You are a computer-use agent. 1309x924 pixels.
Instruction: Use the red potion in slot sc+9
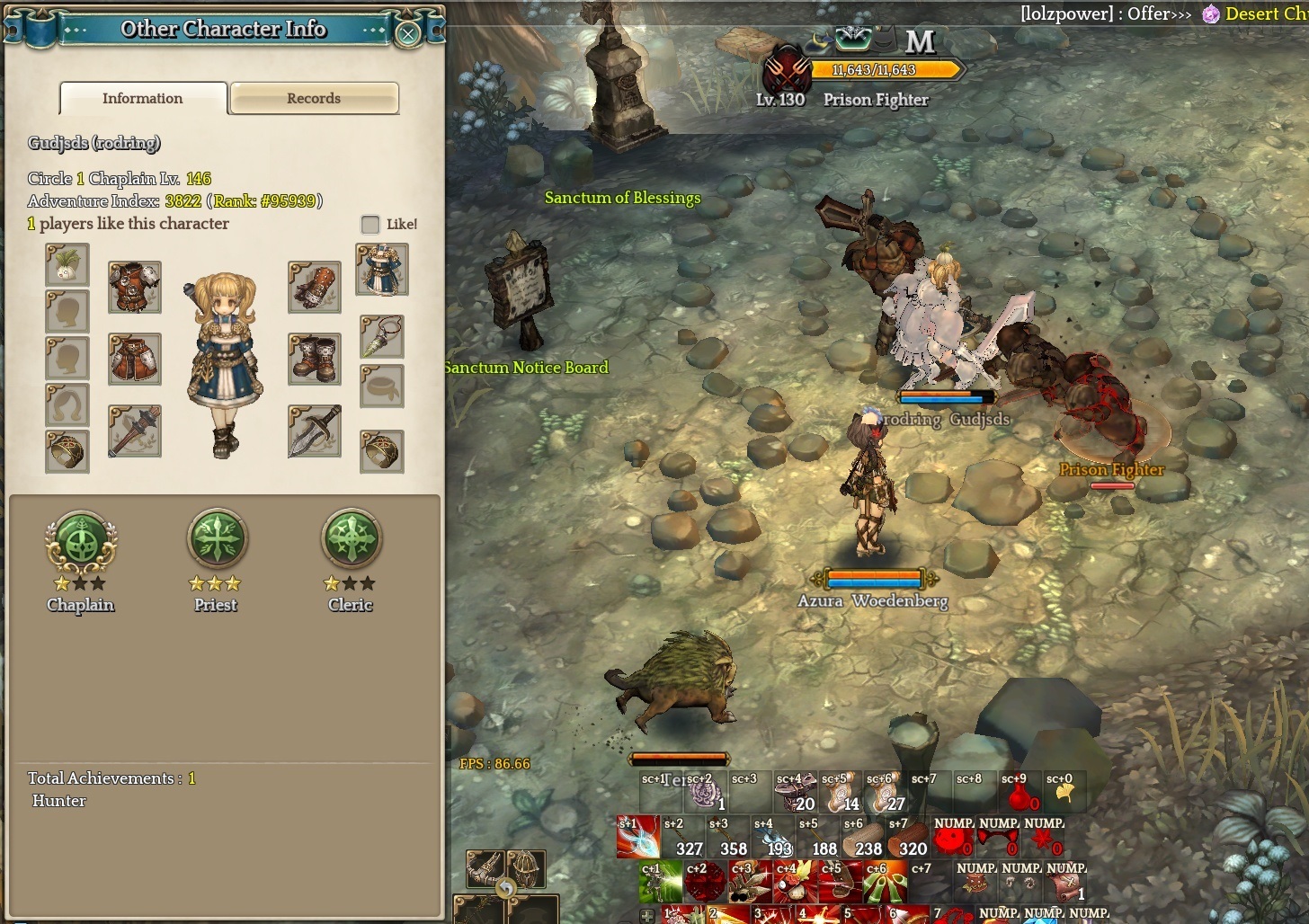pyautogui.click(x=1020, y=795)
